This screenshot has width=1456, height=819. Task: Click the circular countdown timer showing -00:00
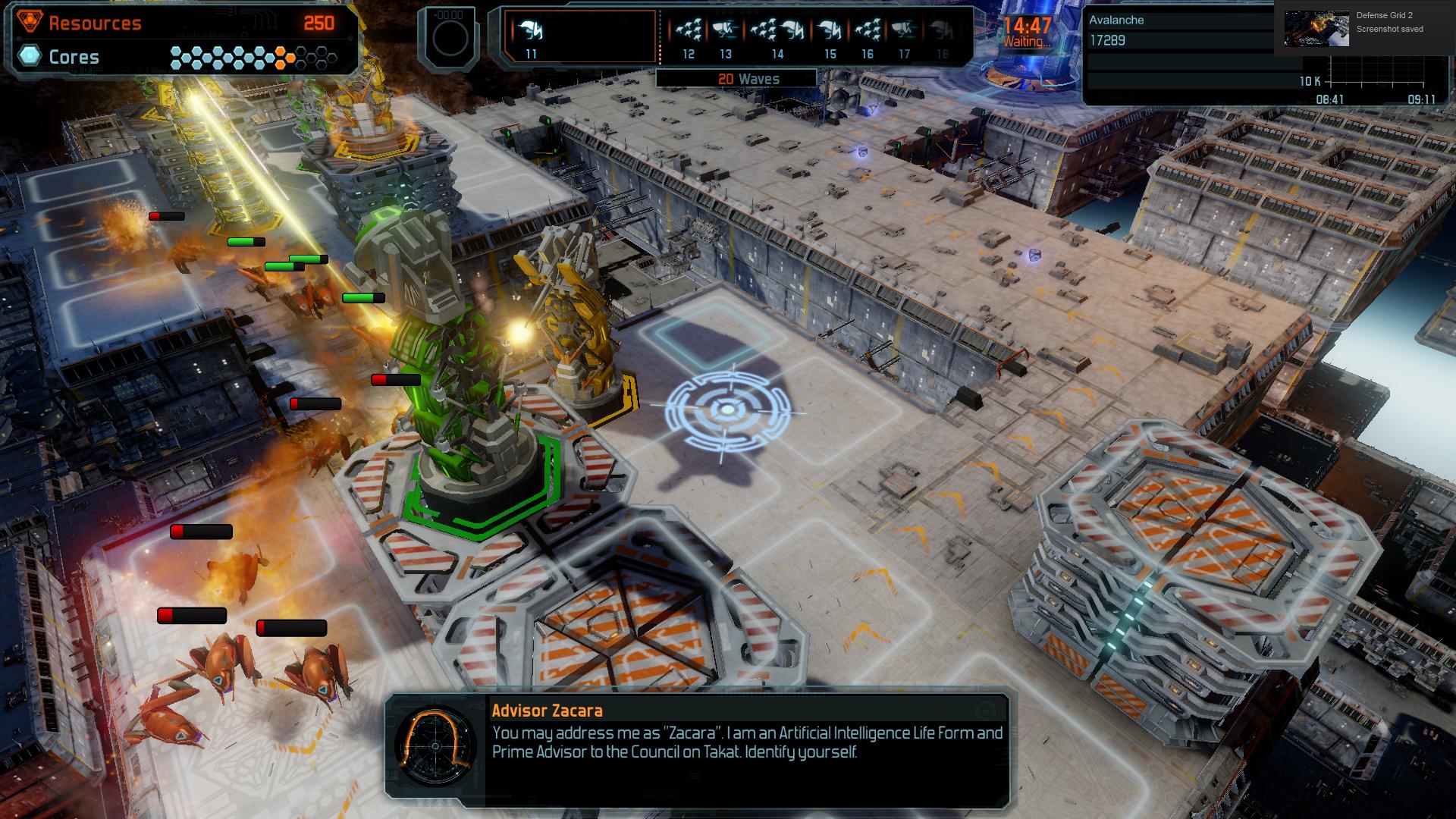(450, 36)
